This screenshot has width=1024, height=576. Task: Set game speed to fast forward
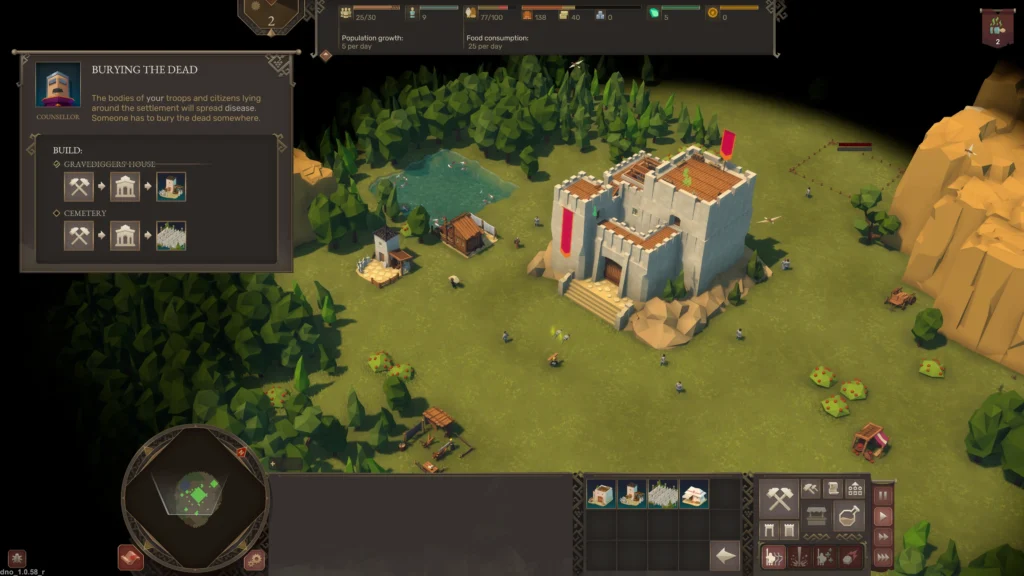coord(883,539)
